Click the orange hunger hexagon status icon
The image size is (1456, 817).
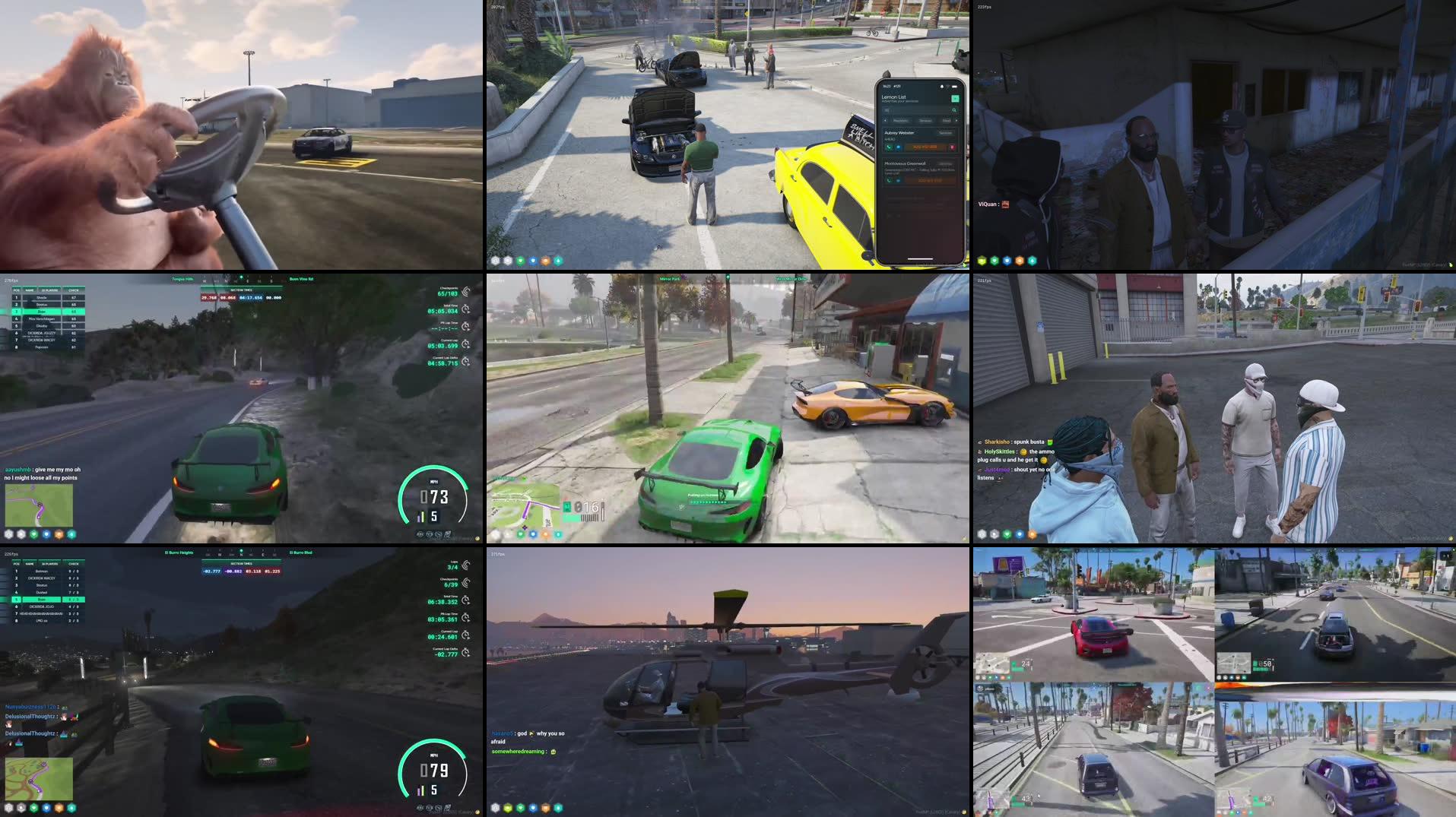tap(546, 261)
